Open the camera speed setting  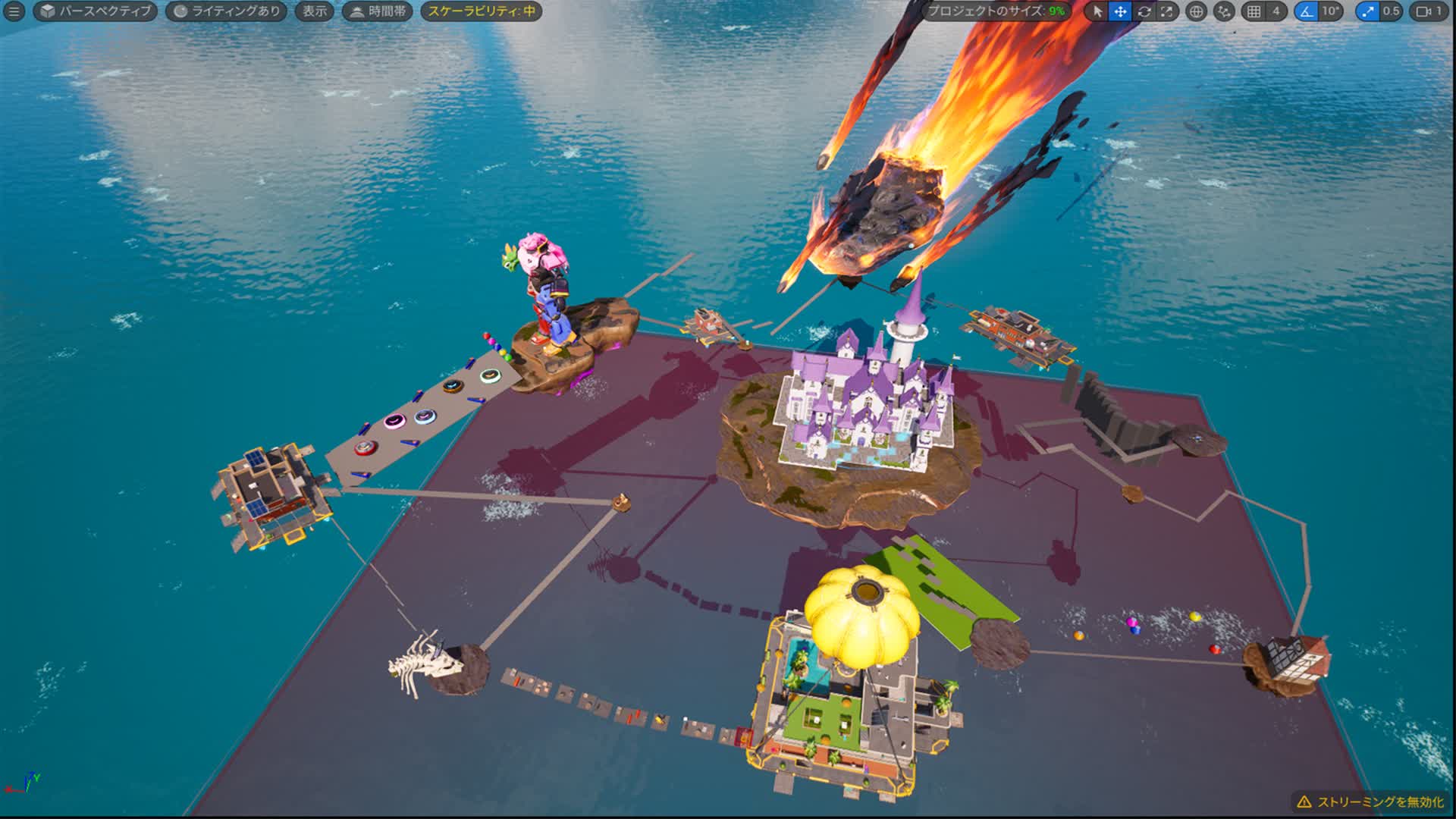pyautogui.click(x=1429, y=11)
